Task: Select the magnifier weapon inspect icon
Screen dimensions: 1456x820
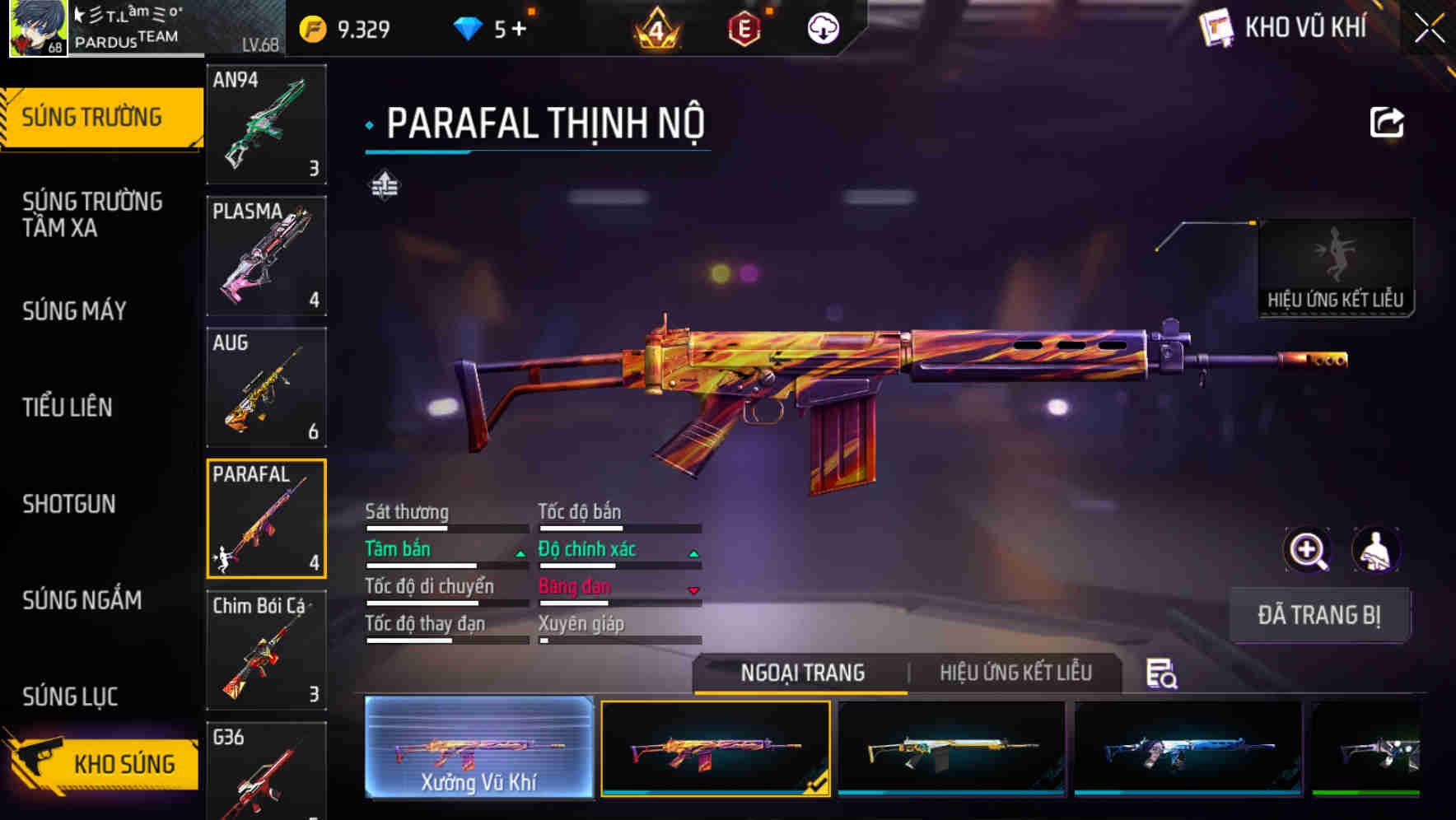Action: pos(1307,550)
